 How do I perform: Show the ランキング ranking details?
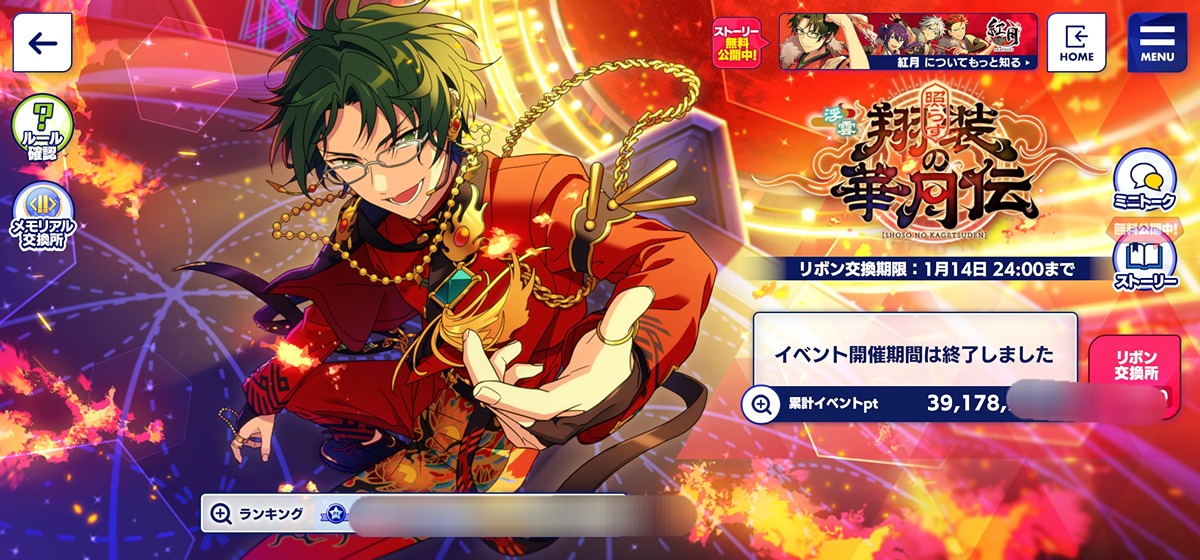(x=221, y=514)
